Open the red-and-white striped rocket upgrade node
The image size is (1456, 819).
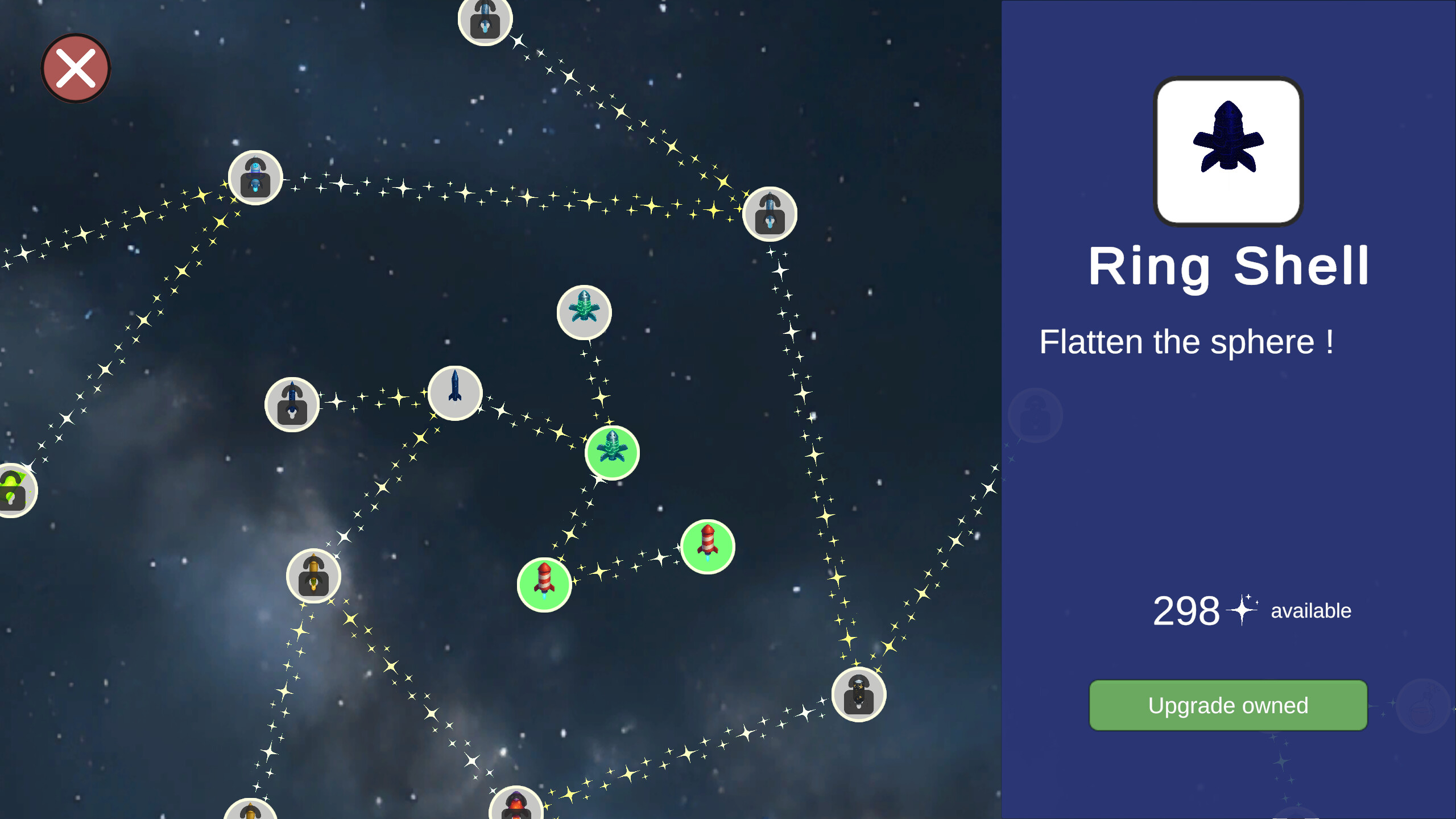click(707, 547)
